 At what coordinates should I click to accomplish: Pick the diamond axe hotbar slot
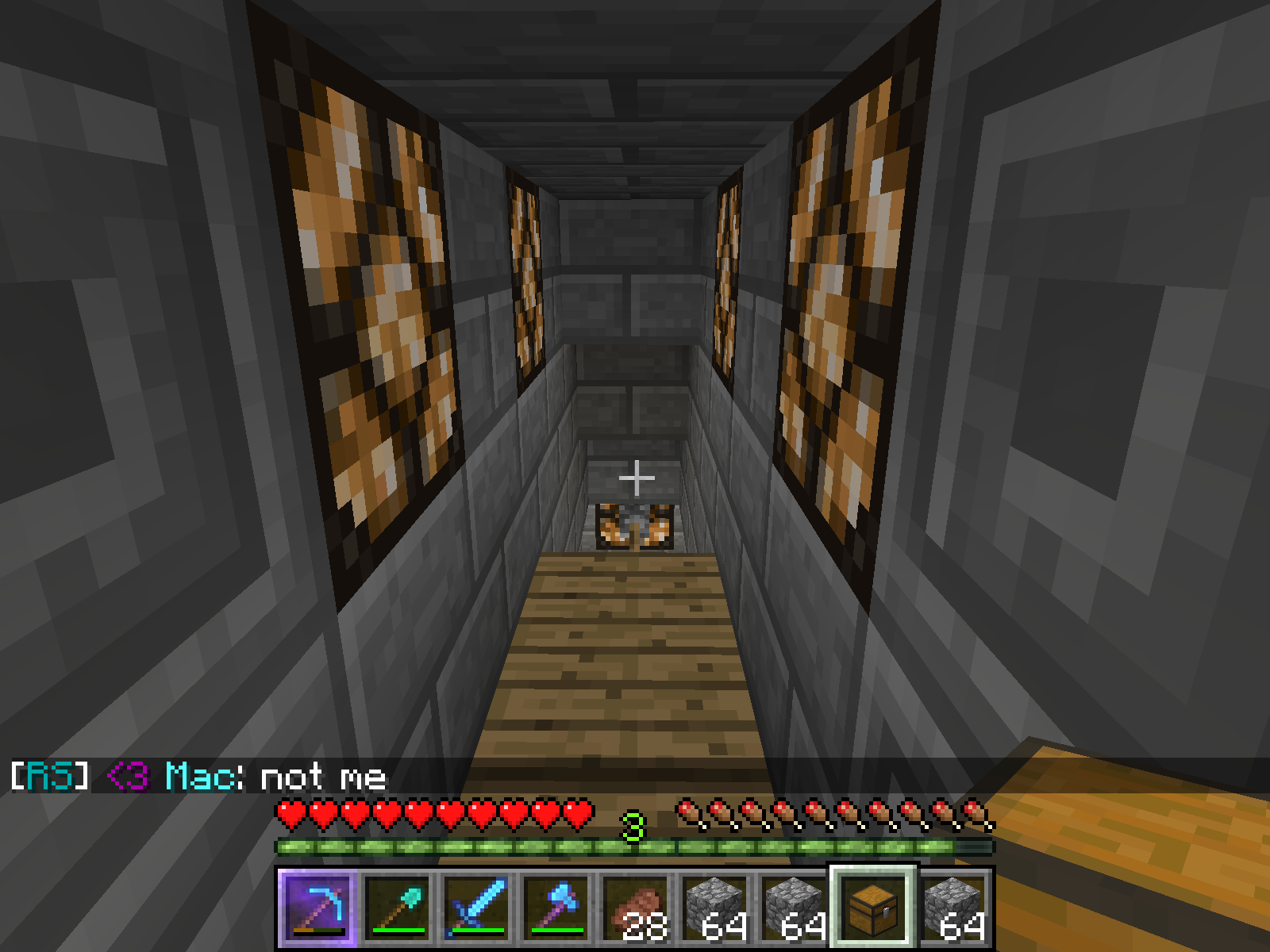coord(556,907)
